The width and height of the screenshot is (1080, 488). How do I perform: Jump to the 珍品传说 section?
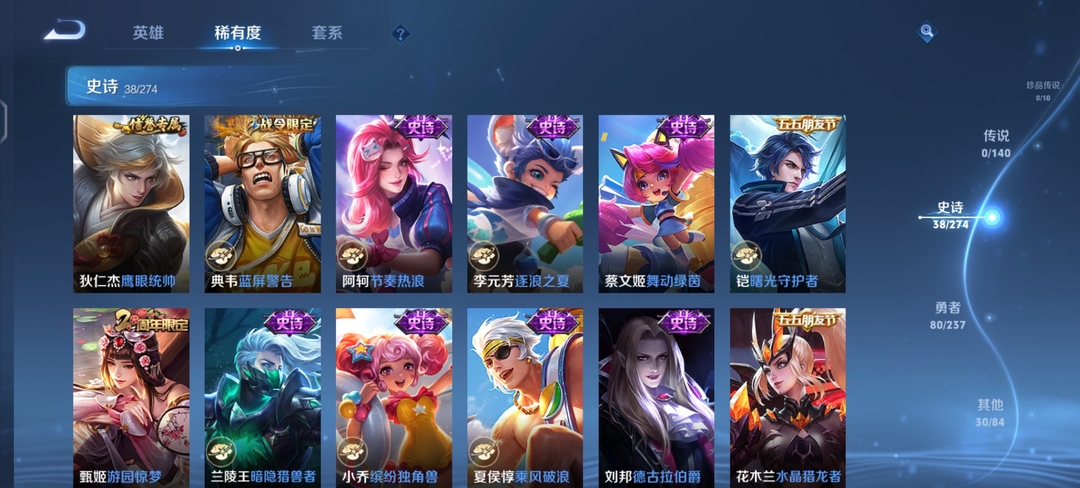click(1042, 90)
